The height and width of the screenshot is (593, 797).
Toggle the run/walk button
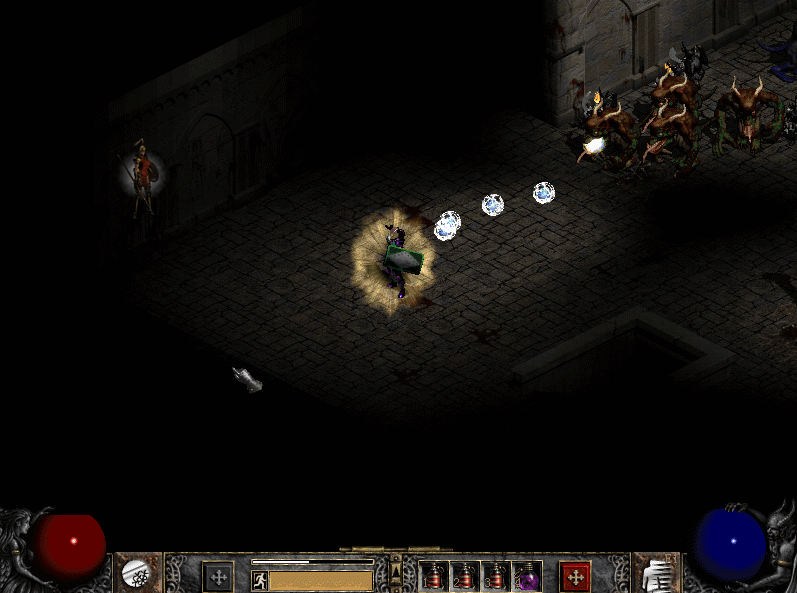(x=259, y=580)
